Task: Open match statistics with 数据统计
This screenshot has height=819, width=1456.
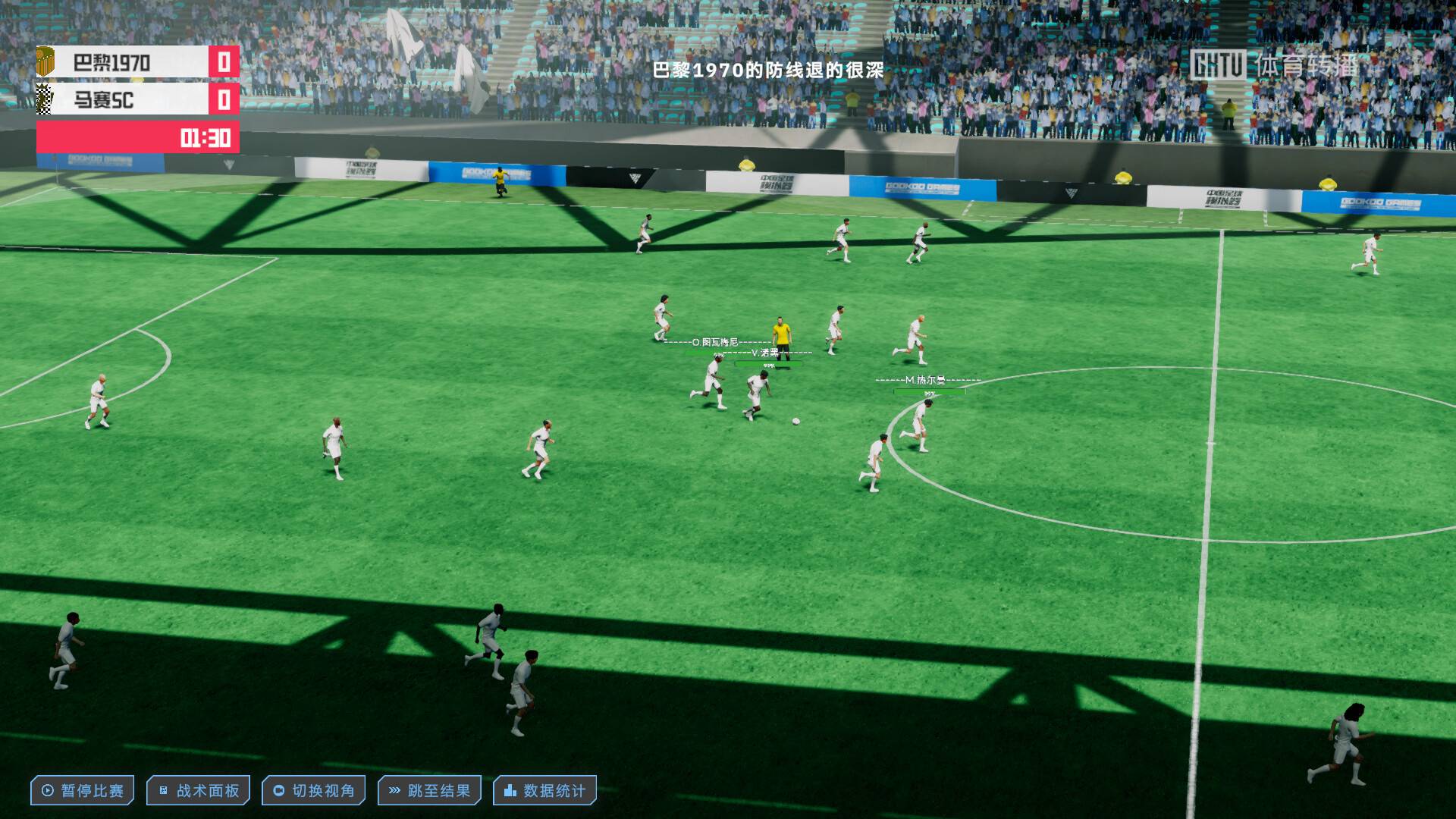Action: (x=544, y=789)
